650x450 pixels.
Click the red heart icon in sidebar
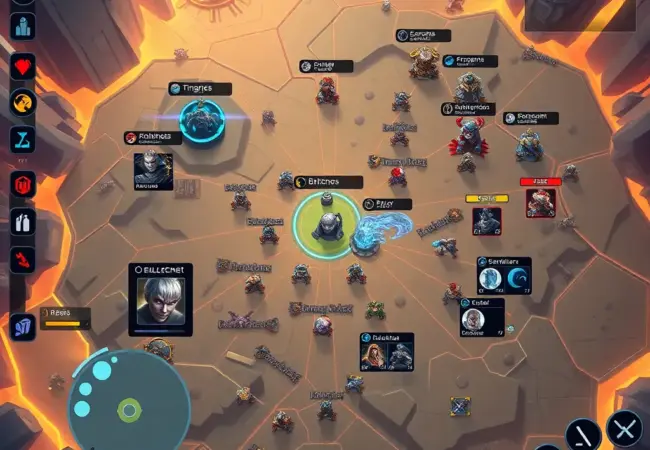(22, 67)
